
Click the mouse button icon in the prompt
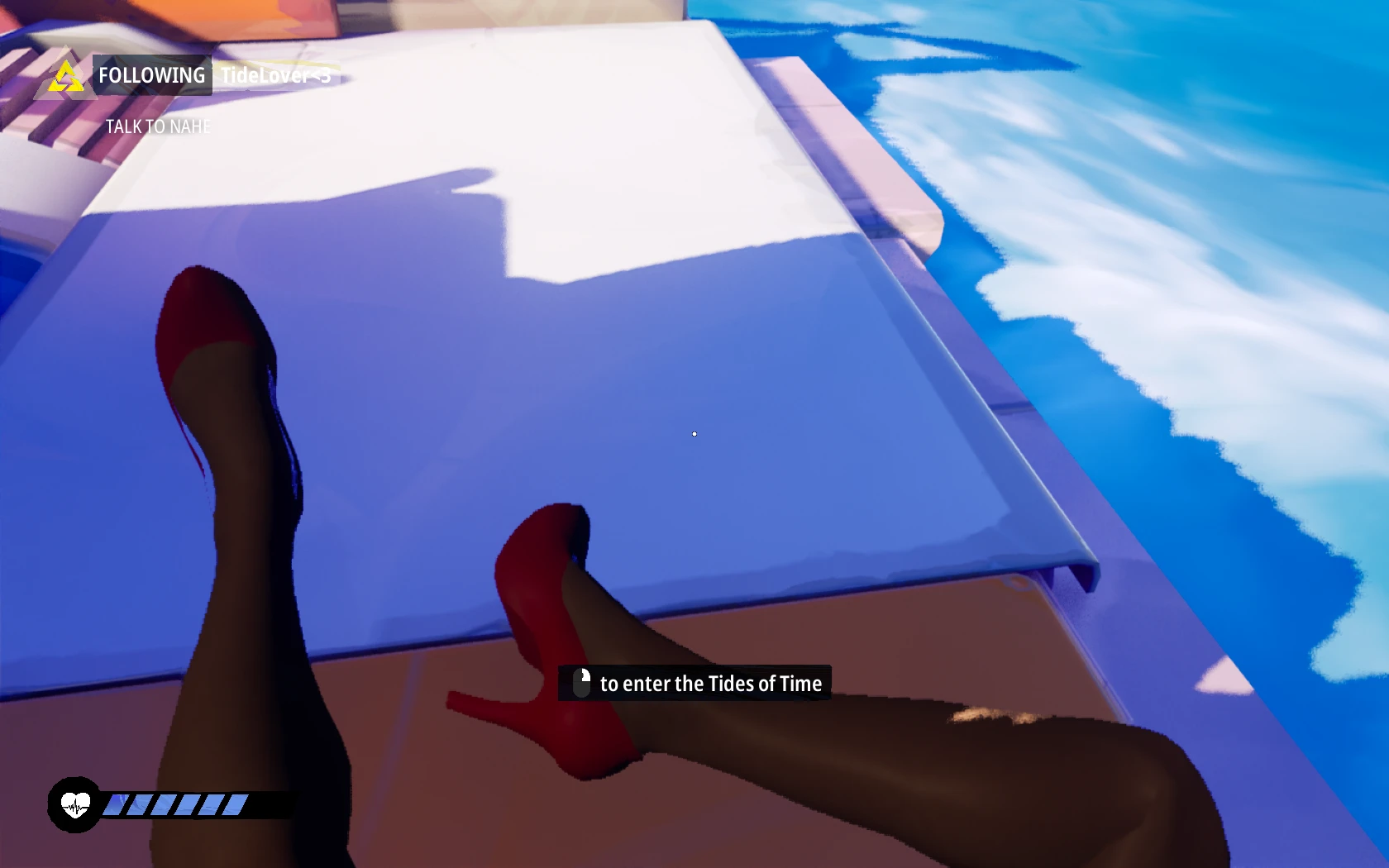(x=581, y=683)
